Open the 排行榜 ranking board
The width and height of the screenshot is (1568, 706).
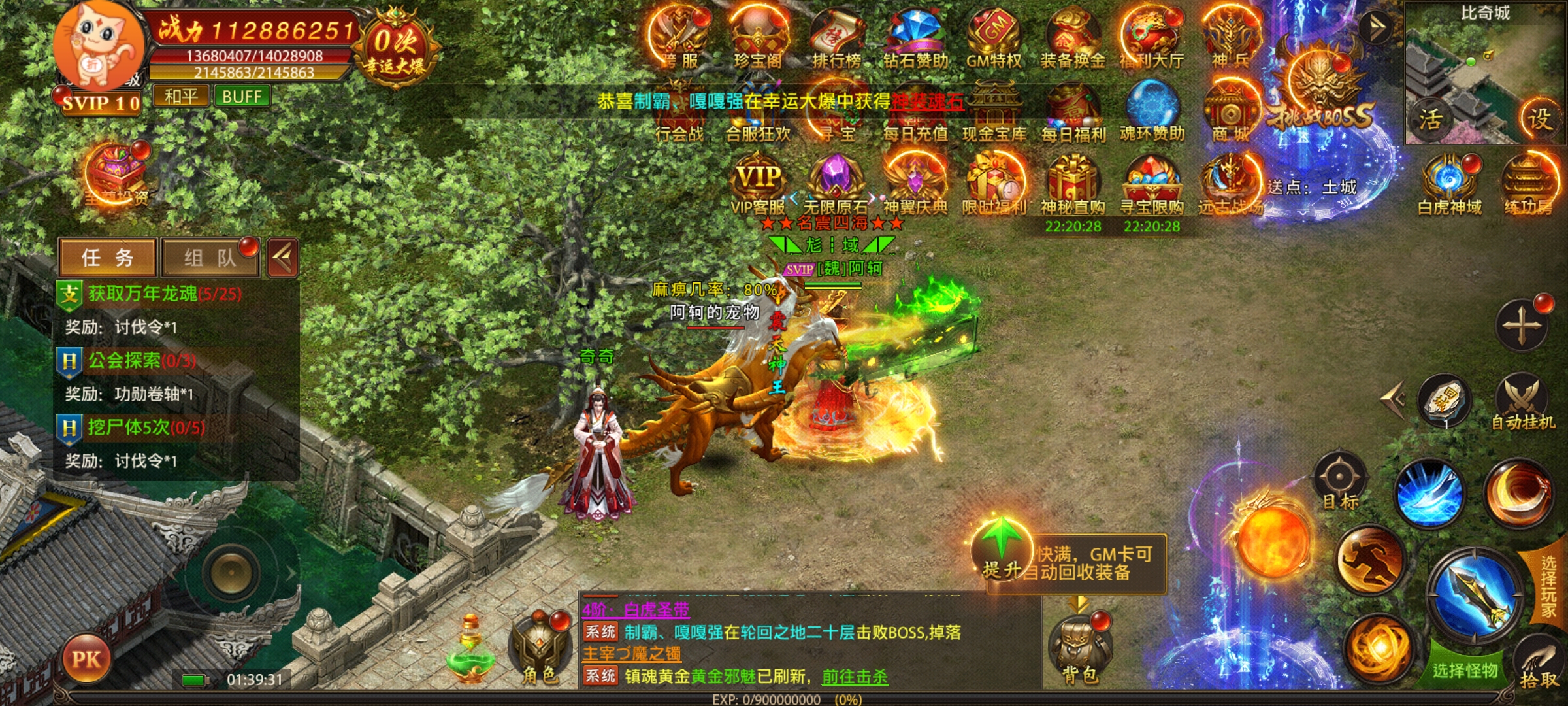(836, 38)
